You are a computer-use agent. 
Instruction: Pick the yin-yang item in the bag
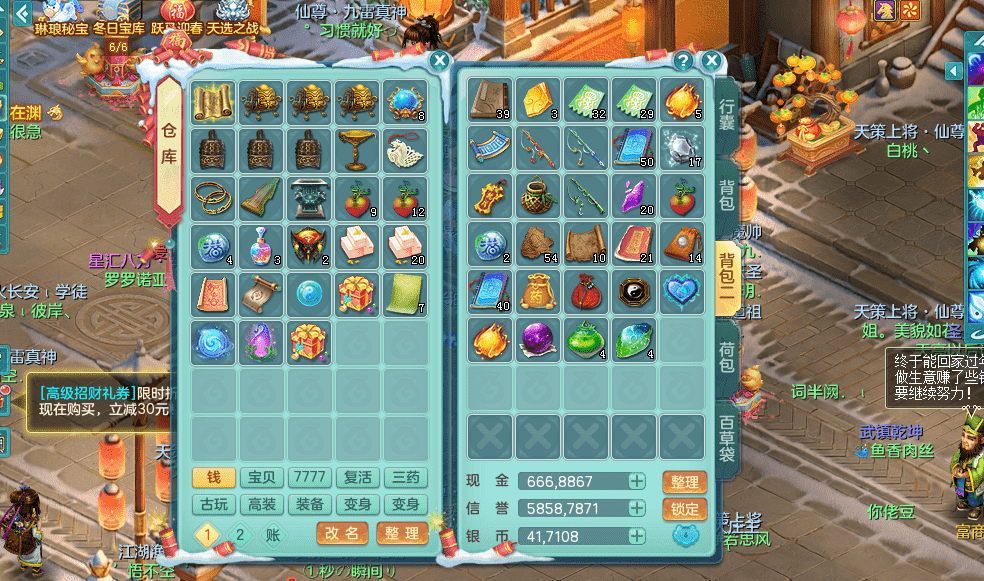tap(635, 291)
